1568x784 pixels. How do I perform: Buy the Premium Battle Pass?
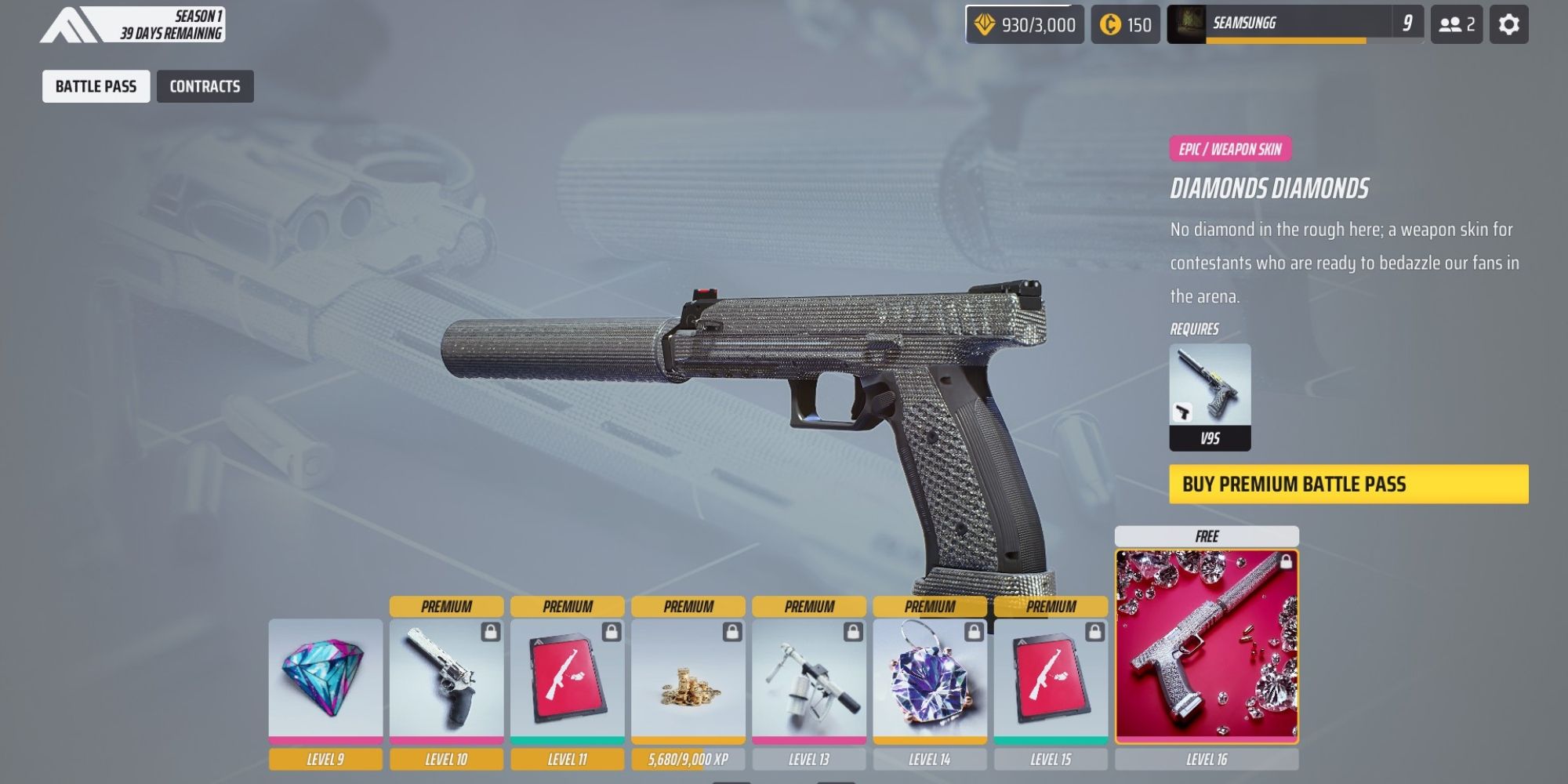tap(1348, 484)
